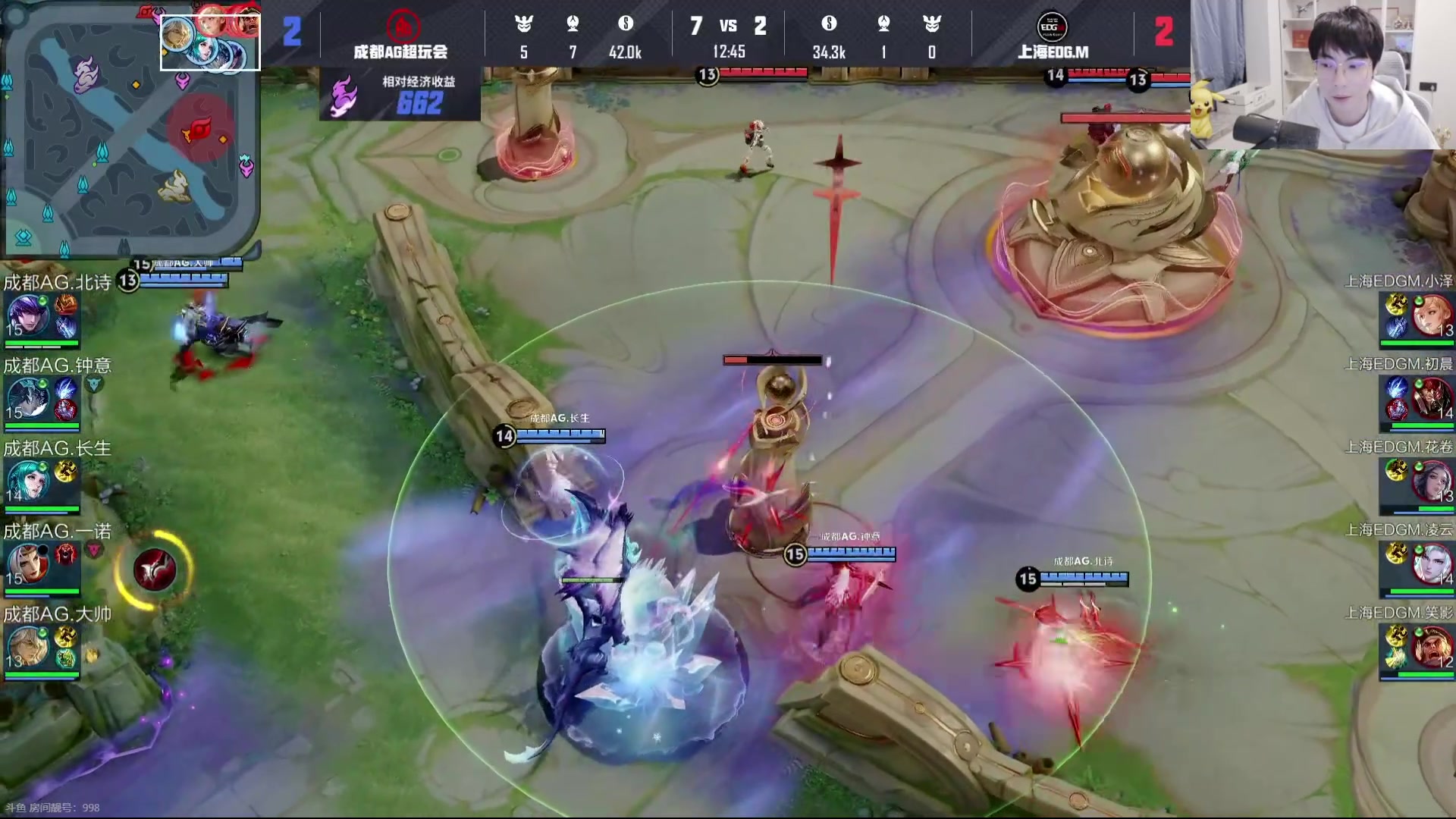Select 成都AG.一诺 hero portrait

point(28,564)
